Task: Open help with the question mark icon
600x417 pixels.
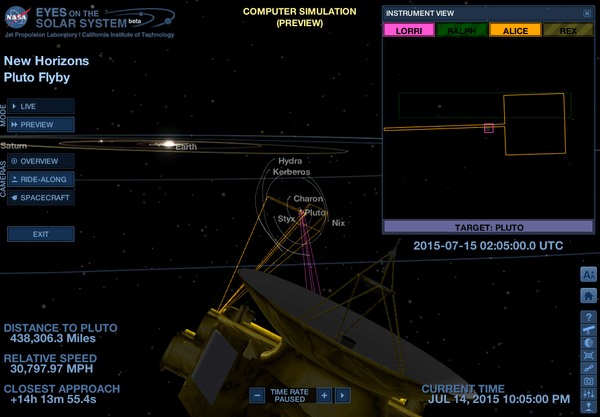Action: click(588, 317)
